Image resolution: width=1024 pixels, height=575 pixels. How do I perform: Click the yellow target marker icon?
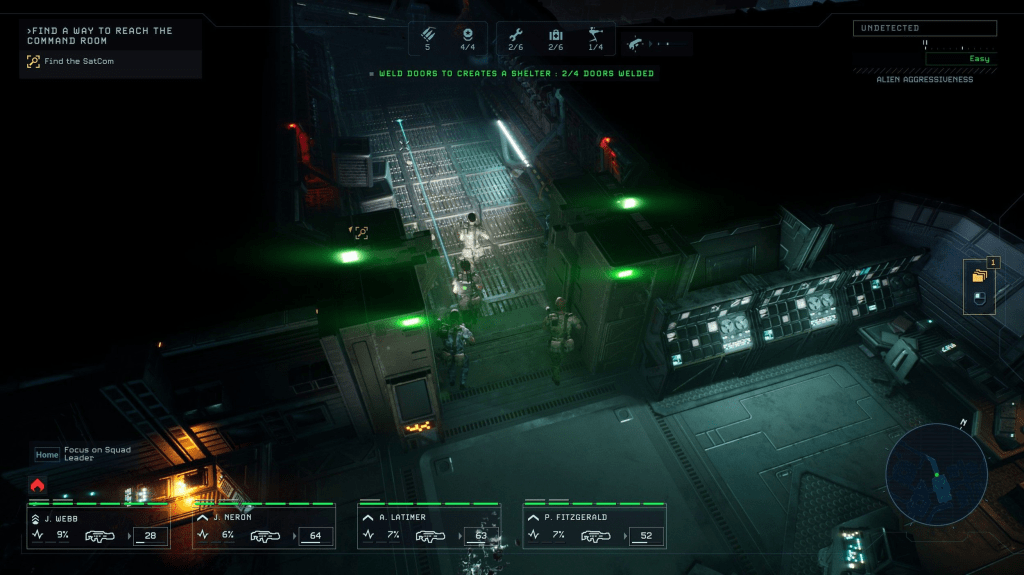pos(360,232)
